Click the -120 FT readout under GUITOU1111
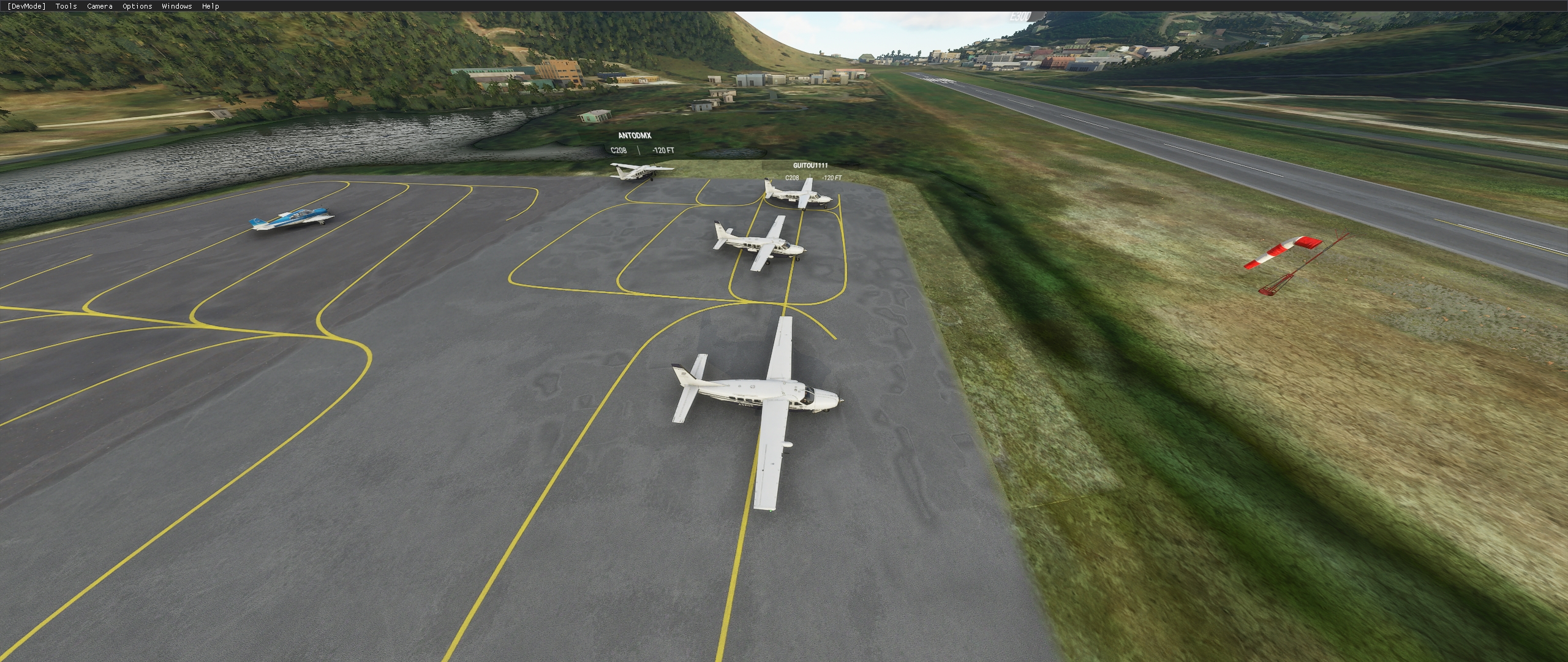The width and height of the screenshot is (1568, 662). [x=832, y=179]
